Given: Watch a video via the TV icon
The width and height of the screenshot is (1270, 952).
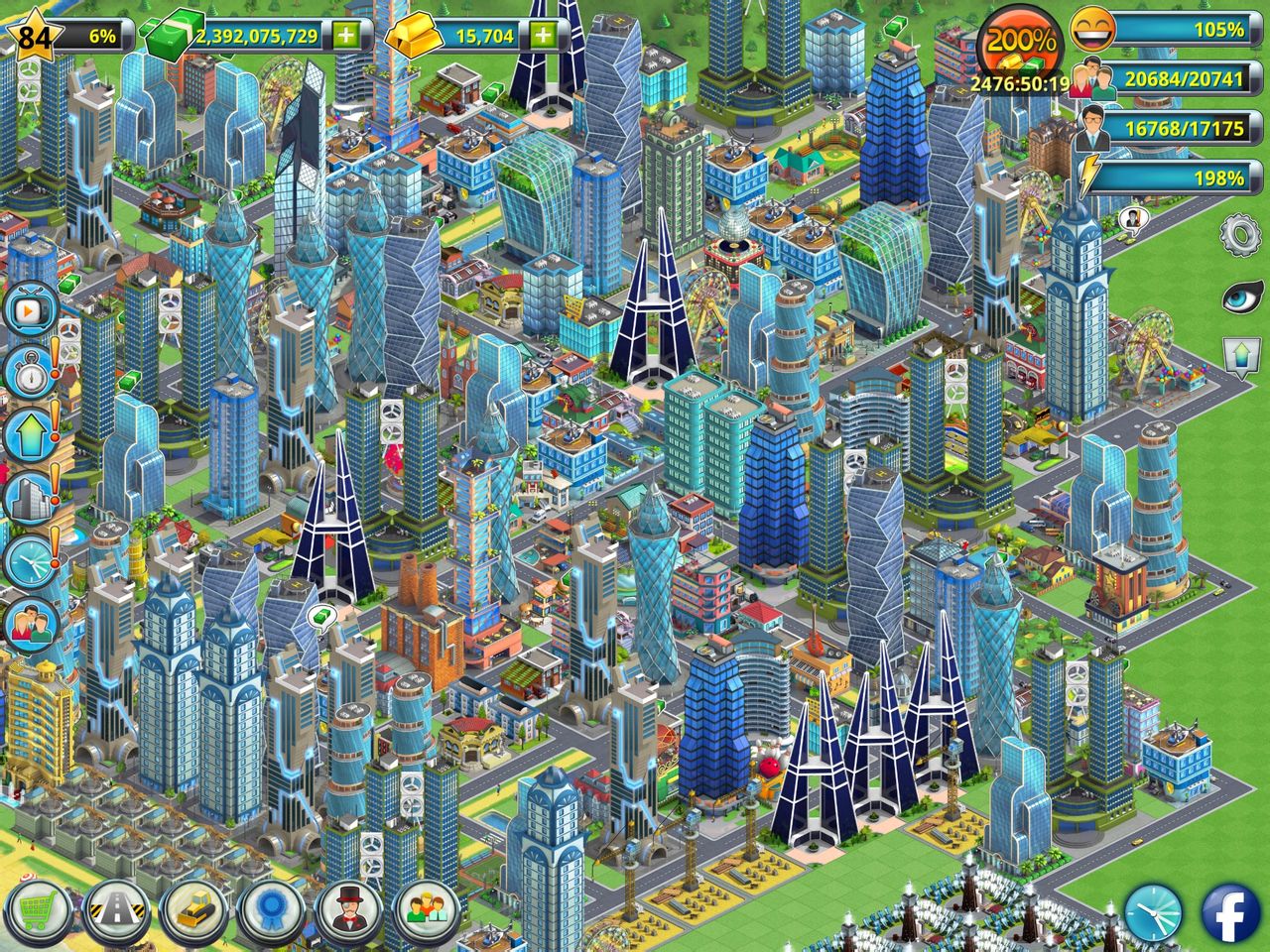Looking at the screenshot, I should pyautogui.click(x=29, y=310).
